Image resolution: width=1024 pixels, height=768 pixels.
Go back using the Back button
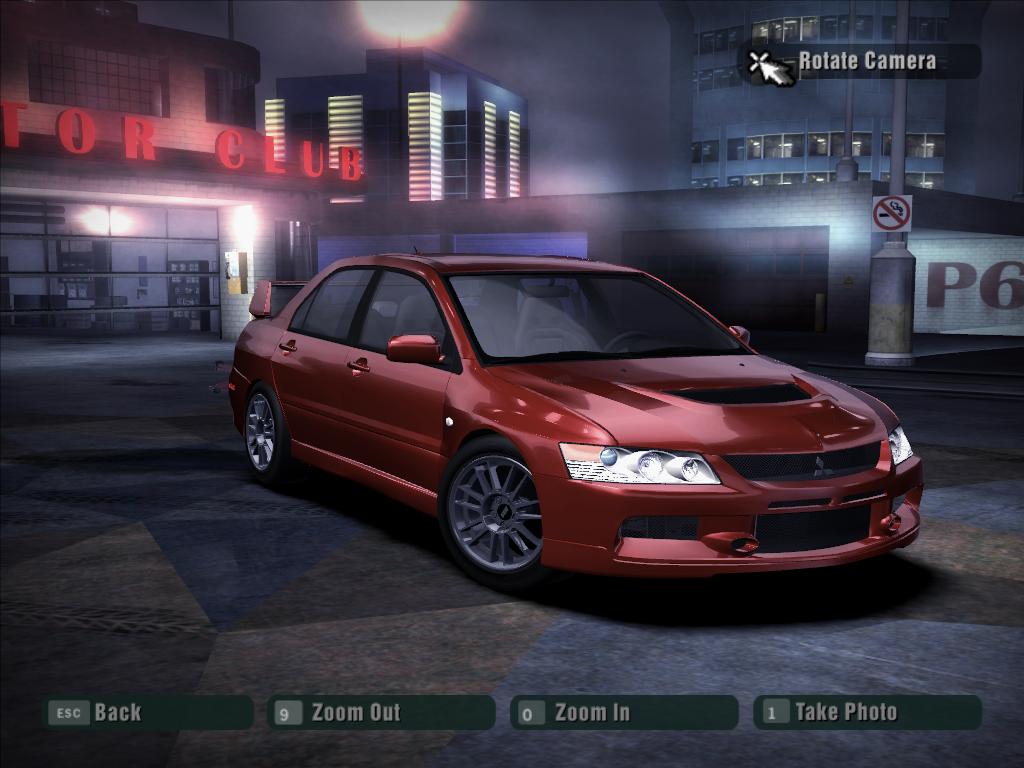click(147, 712)
